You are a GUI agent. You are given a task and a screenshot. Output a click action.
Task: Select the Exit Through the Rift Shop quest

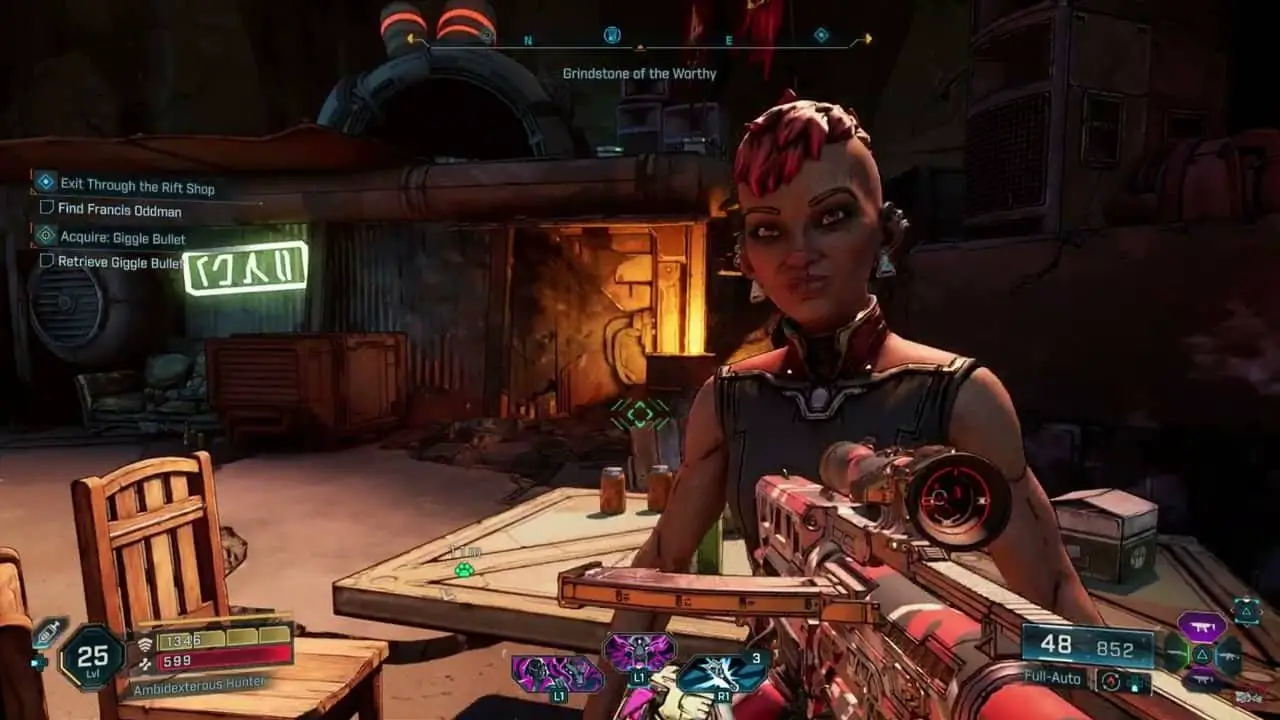click(137, 186)
